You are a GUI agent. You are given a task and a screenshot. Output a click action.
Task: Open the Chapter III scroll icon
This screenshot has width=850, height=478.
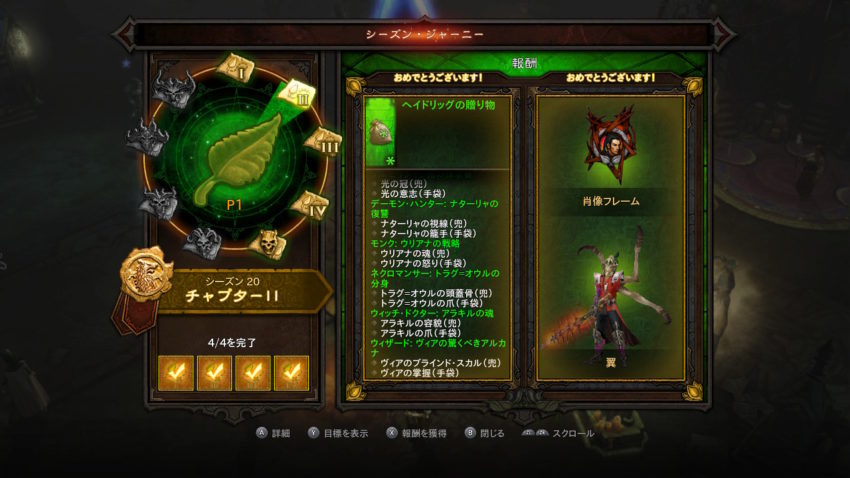pos(323,141)
